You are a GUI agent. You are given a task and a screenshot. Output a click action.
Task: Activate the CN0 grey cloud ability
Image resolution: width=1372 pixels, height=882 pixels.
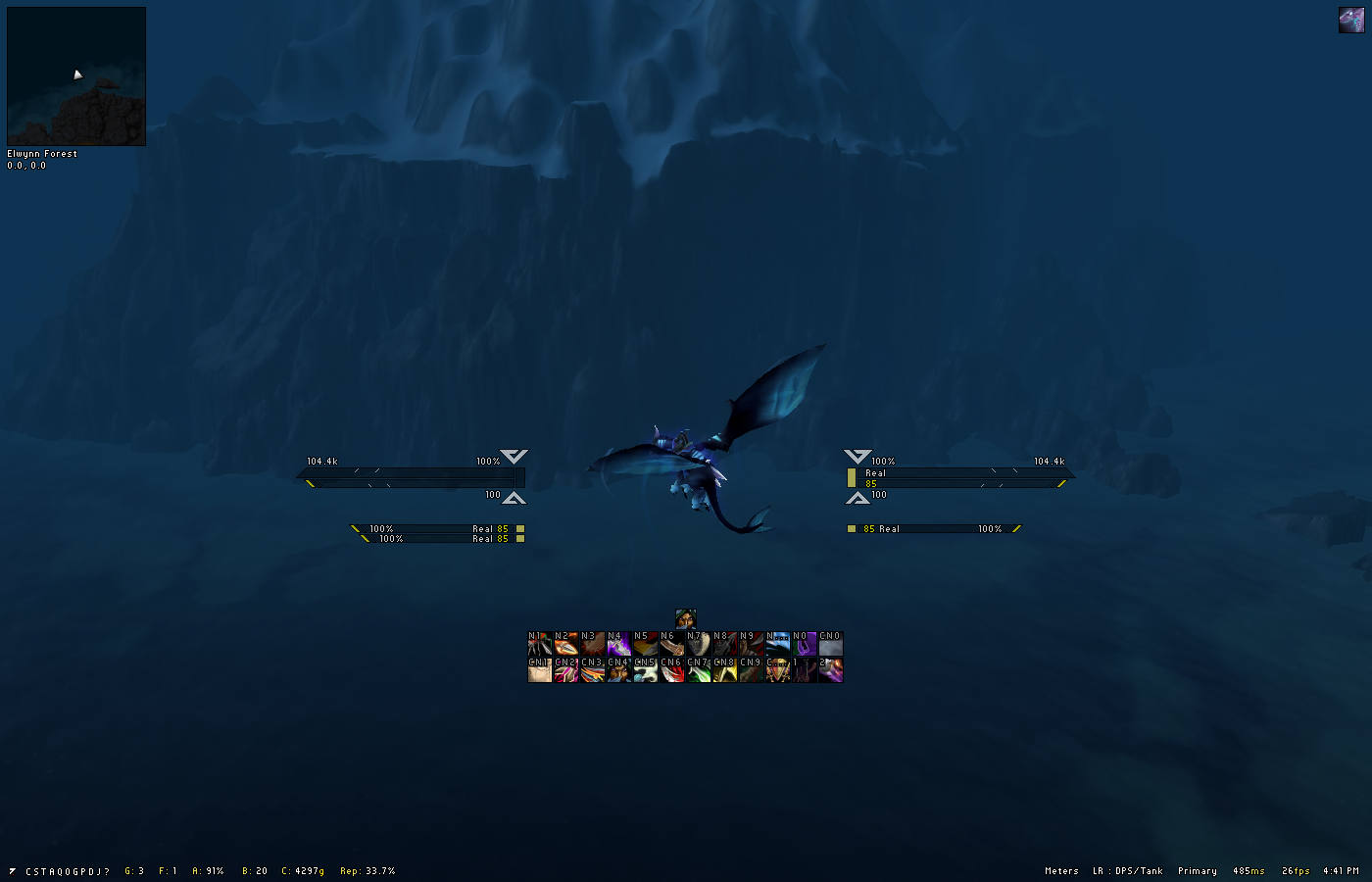click(x=831, y=644)
